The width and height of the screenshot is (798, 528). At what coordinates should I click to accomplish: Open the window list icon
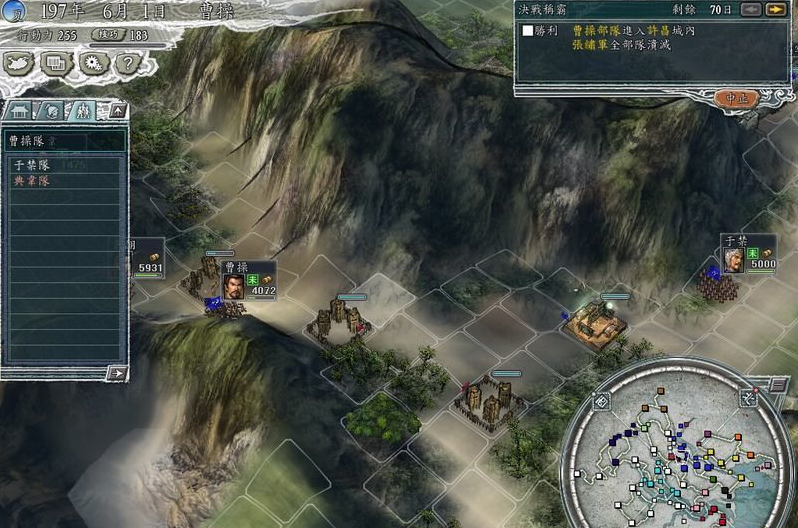pyautogui.click(x=57, y=63)
